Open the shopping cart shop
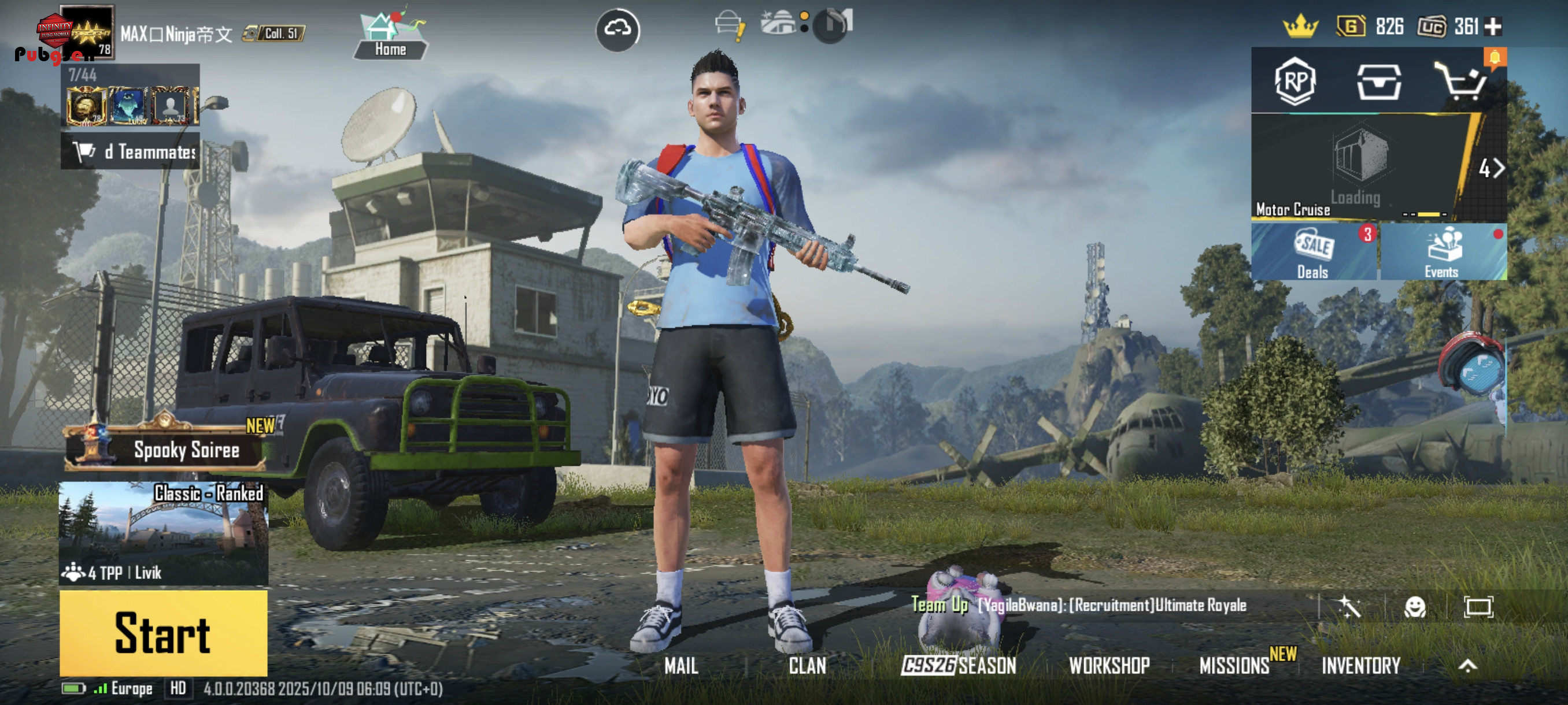 [1462, 82]
